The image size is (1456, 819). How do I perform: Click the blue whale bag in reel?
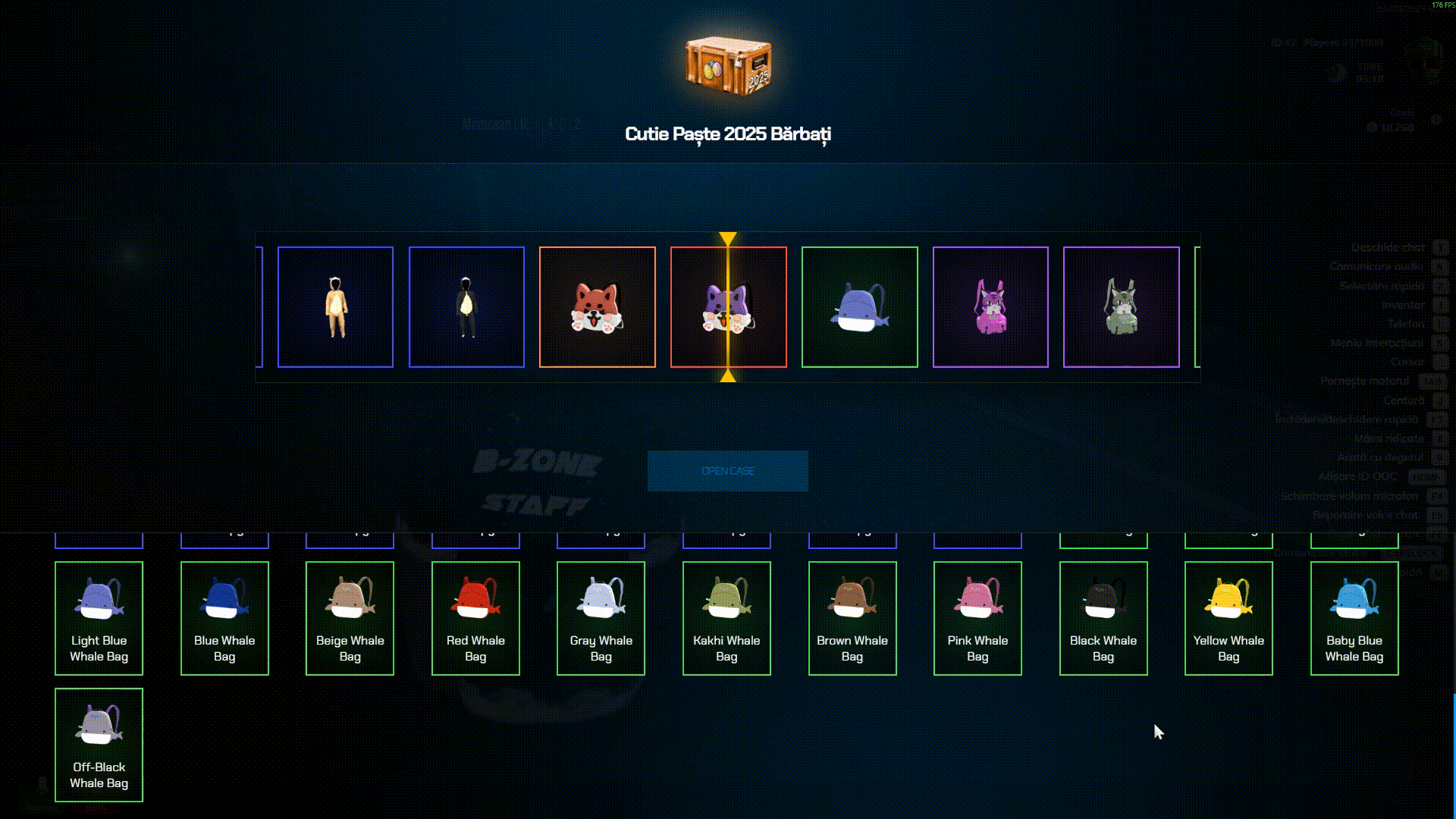(x=859, y=307)
